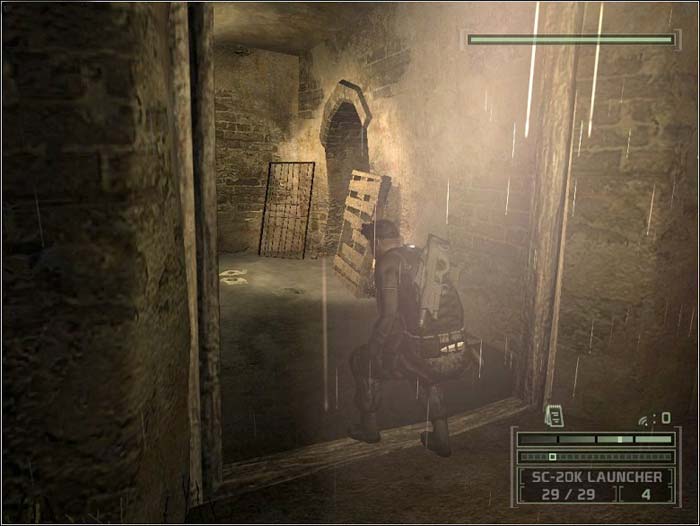This screenshot has height=526, width=700.
Task: Open the notepad objectives icon
Action: pos(553,415)
